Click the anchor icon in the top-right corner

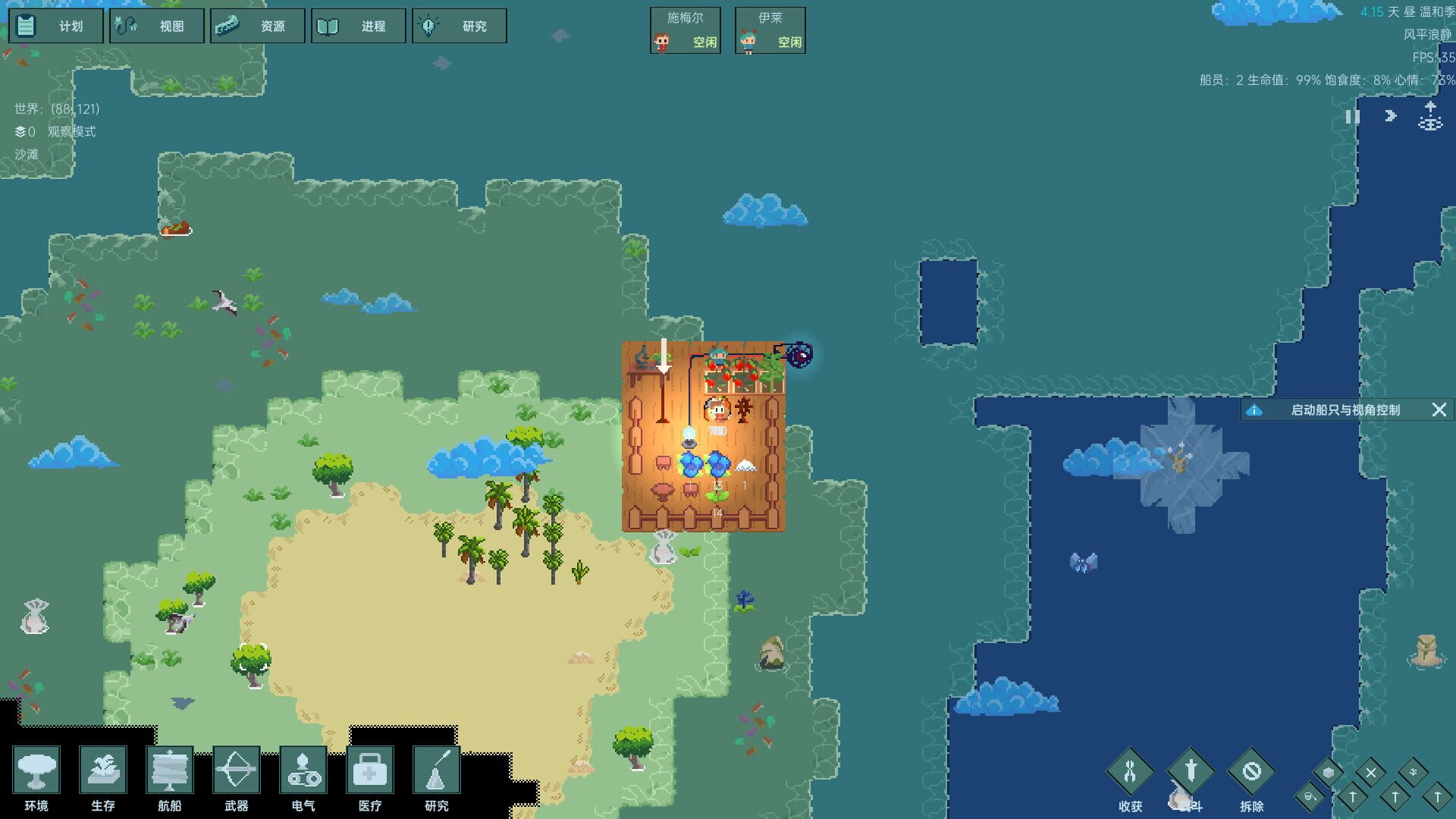coord(1429,118)
